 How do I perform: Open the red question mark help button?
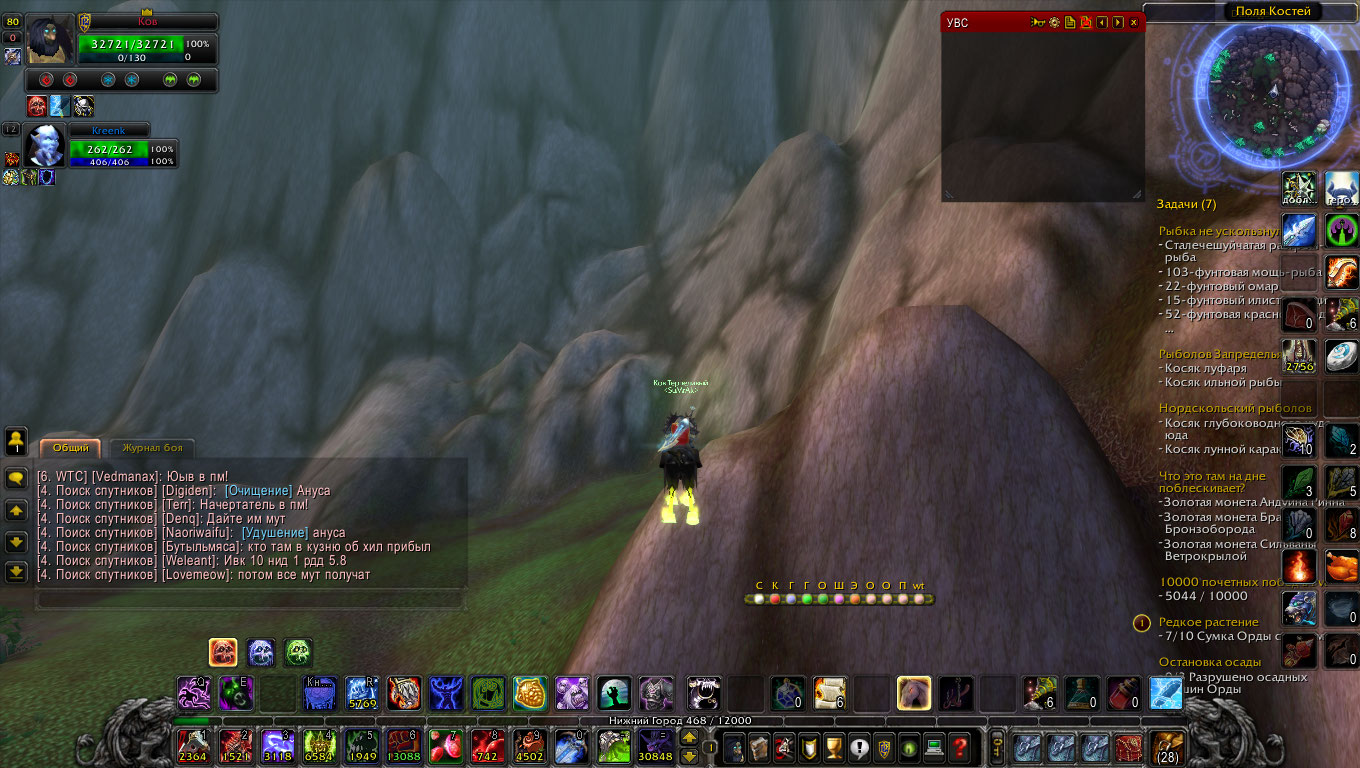tap(960, 746)
